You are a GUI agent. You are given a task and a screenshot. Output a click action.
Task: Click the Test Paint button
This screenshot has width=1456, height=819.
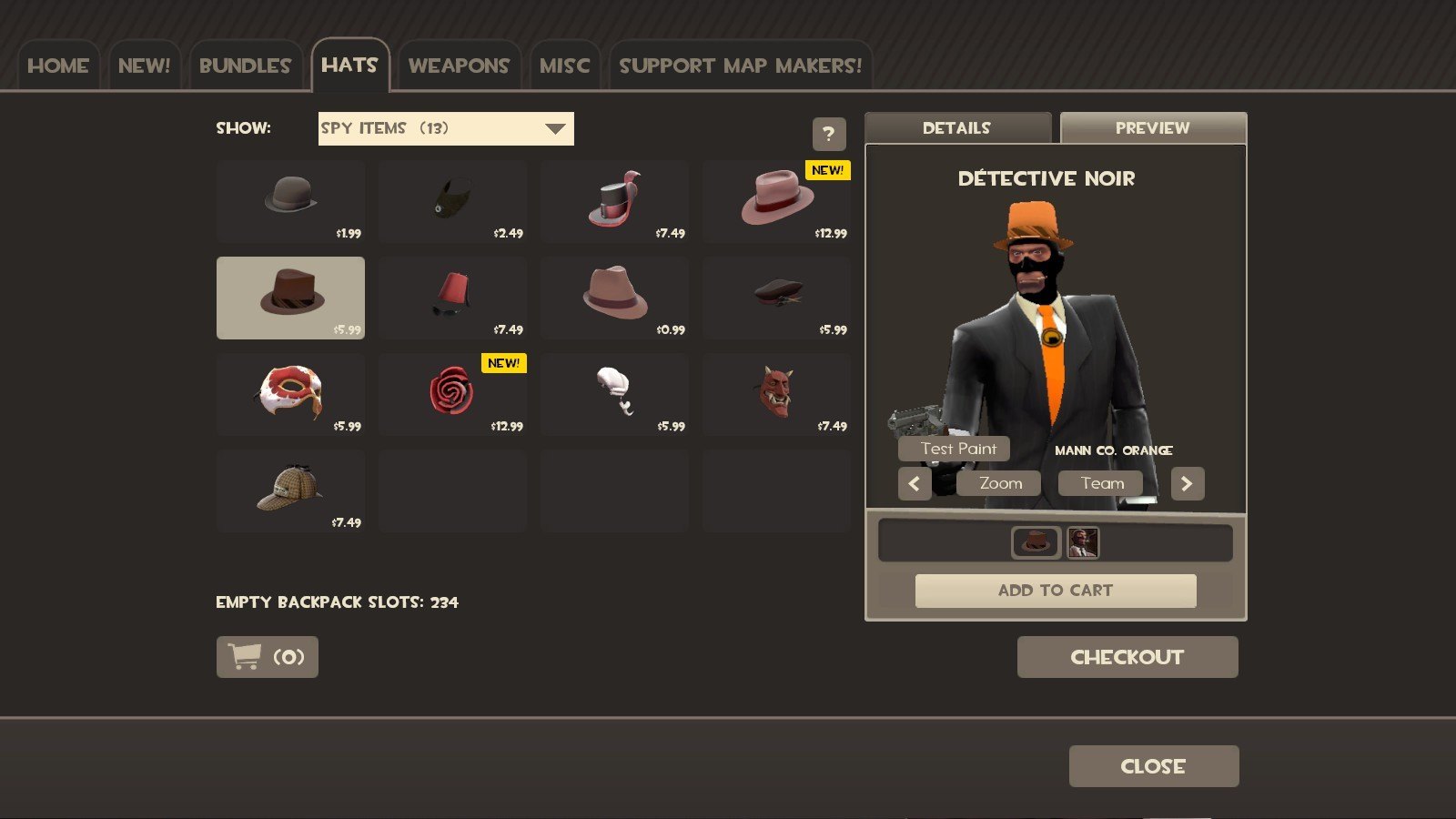958,449
